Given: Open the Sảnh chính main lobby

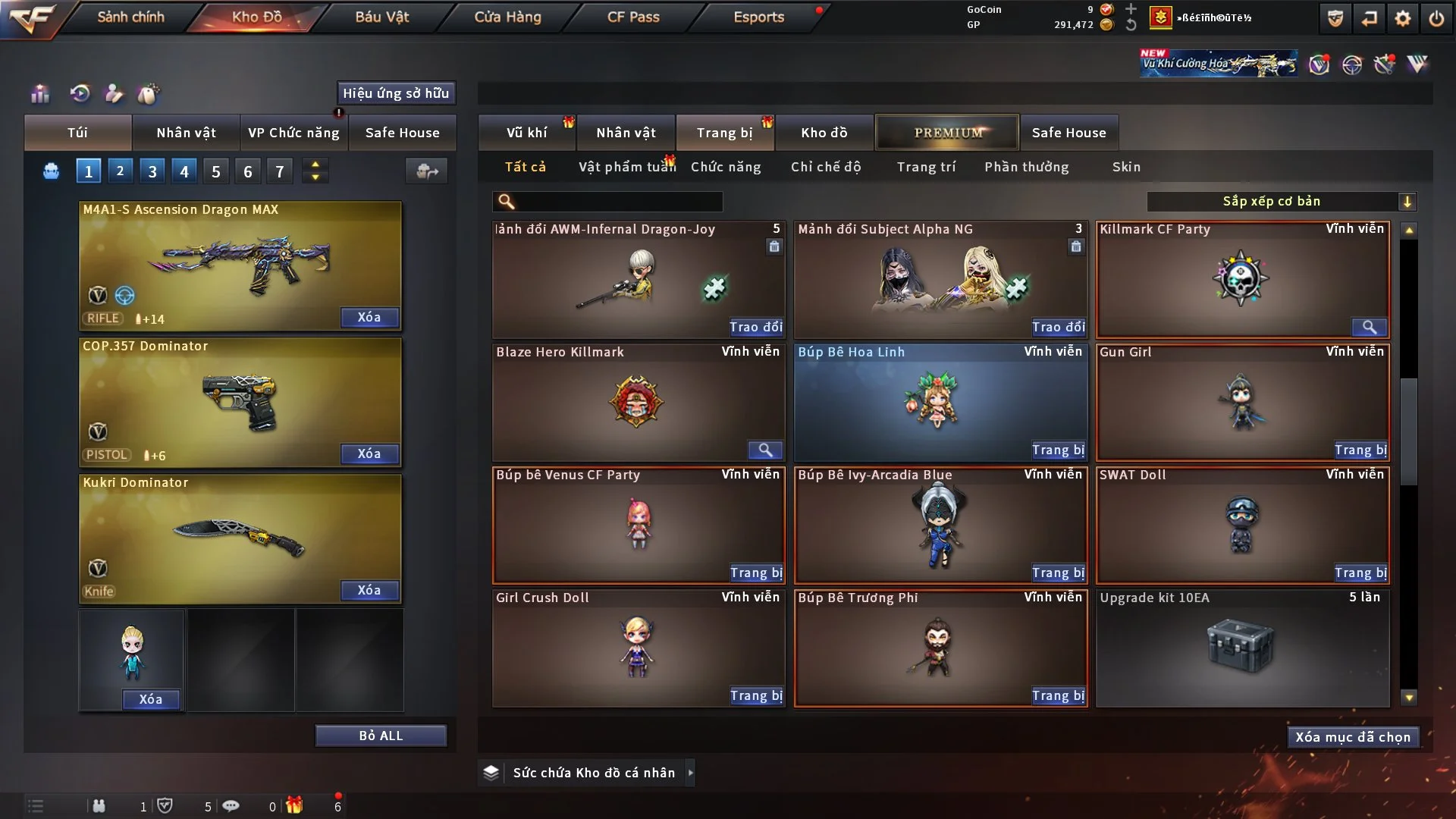Looking at the screenshot, I should (x=130, y=17).
